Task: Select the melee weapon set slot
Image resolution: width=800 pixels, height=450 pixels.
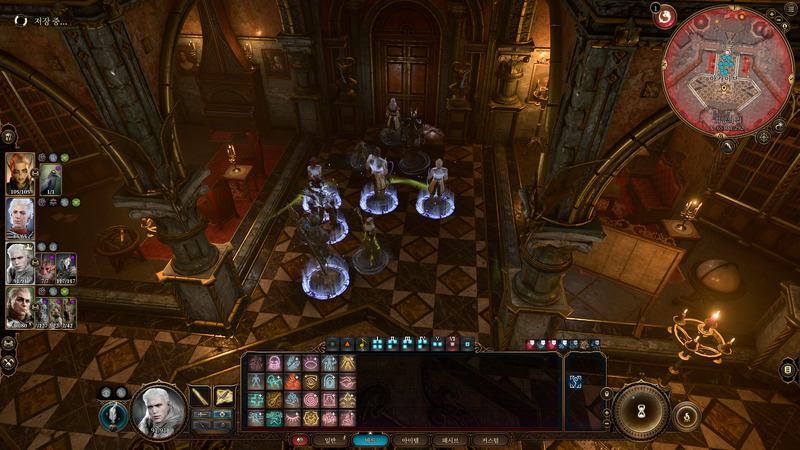Action: tap(201, 396)
